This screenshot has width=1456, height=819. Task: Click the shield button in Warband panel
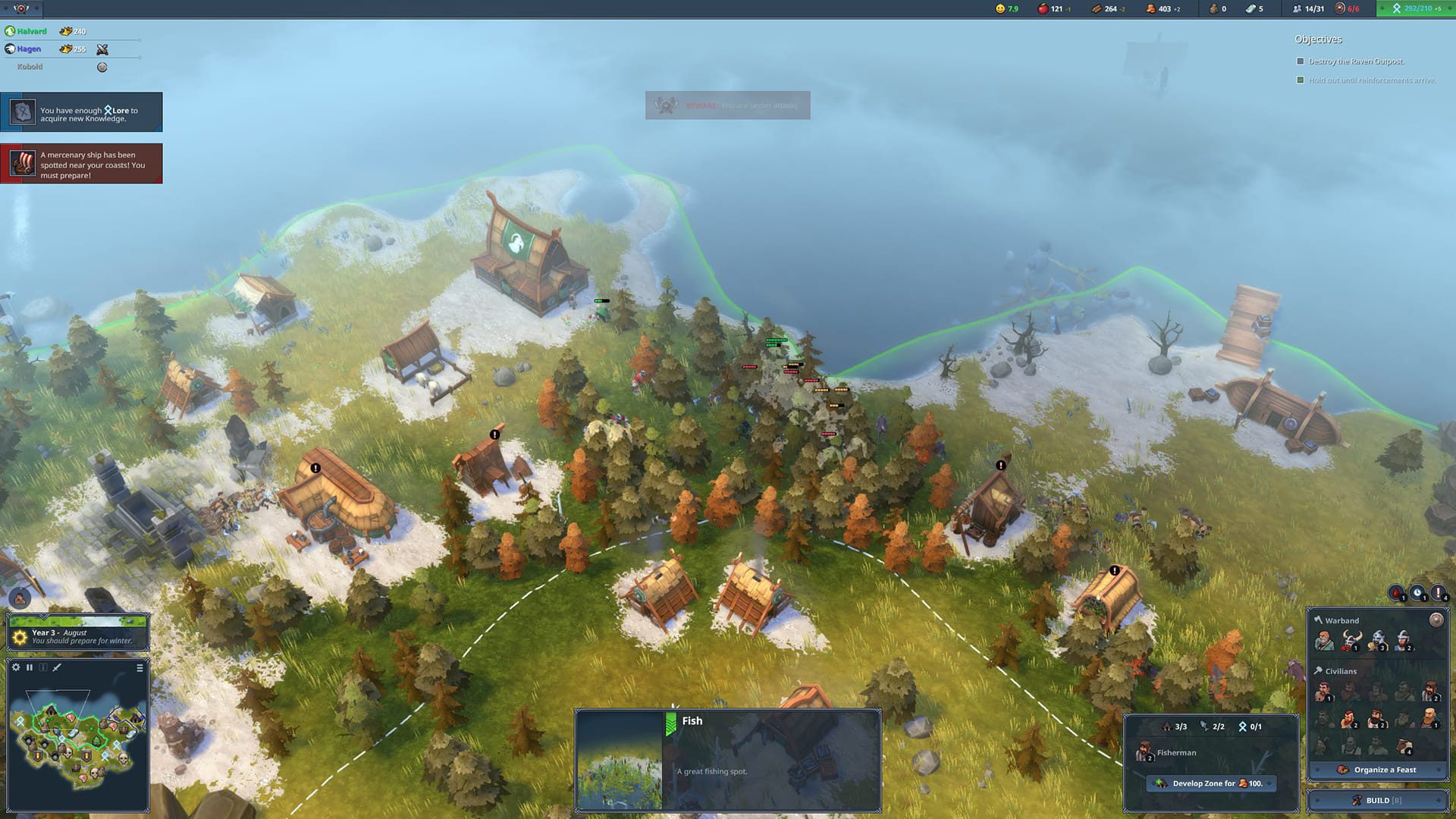coord(1436,620)
